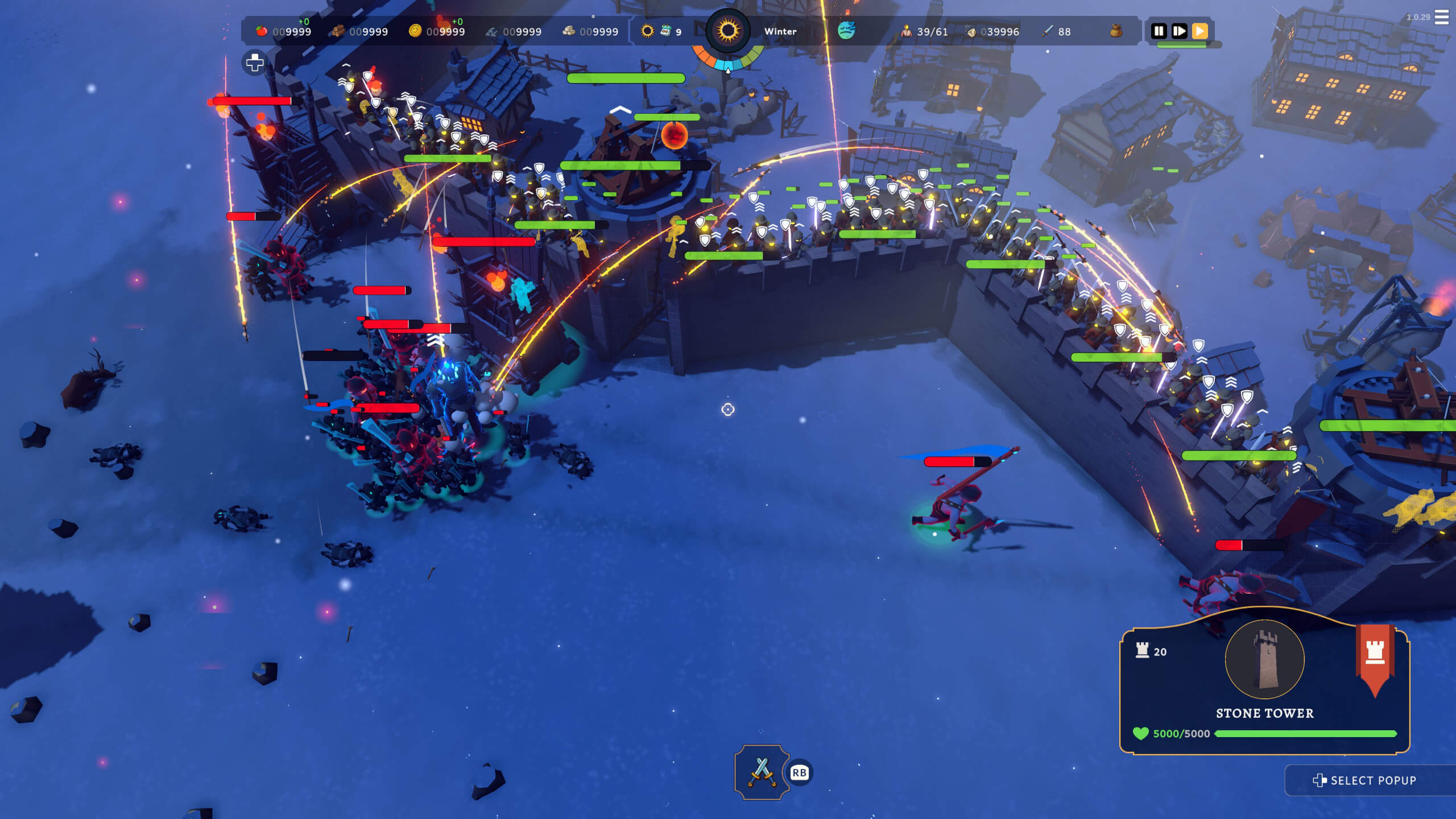Viewport: 1456px width, 819px height.
Task: Select the population villager icon showing 39/61
Action: tap(907, 31)
